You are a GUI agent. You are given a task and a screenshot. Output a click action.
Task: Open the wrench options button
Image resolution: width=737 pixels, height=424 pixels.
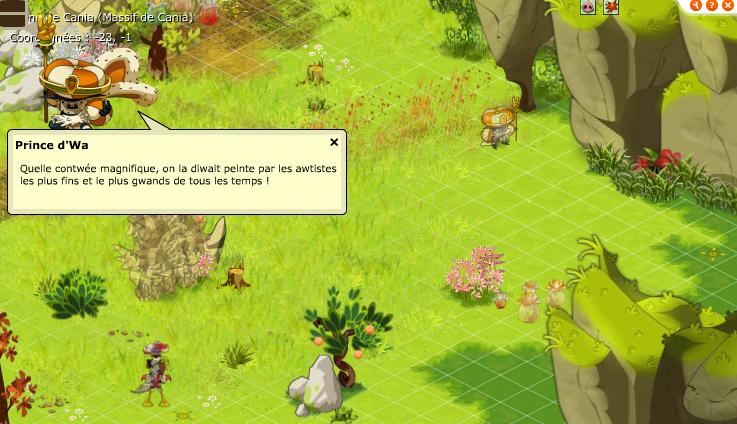[x=696, y=4]
